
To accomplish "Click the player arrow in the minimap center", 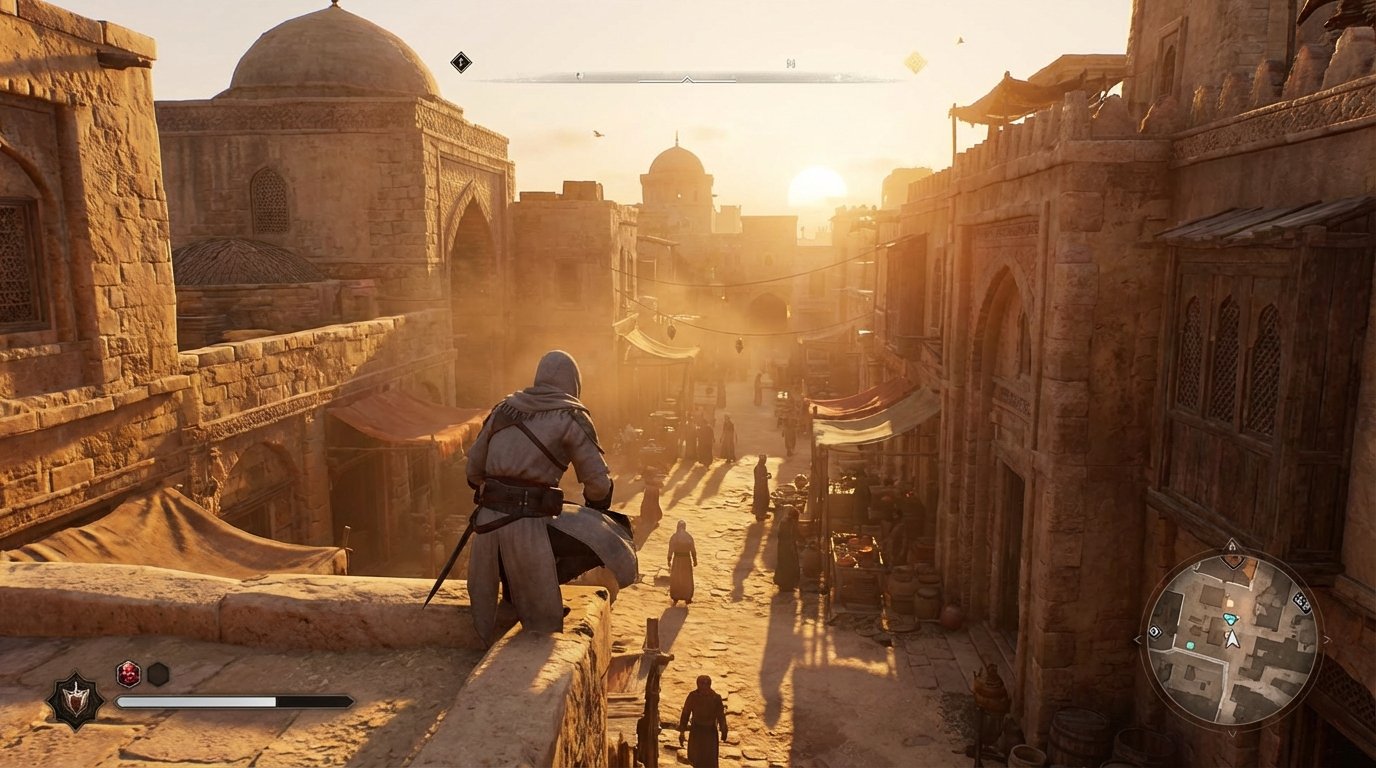I will click(x=1232, y=638).
